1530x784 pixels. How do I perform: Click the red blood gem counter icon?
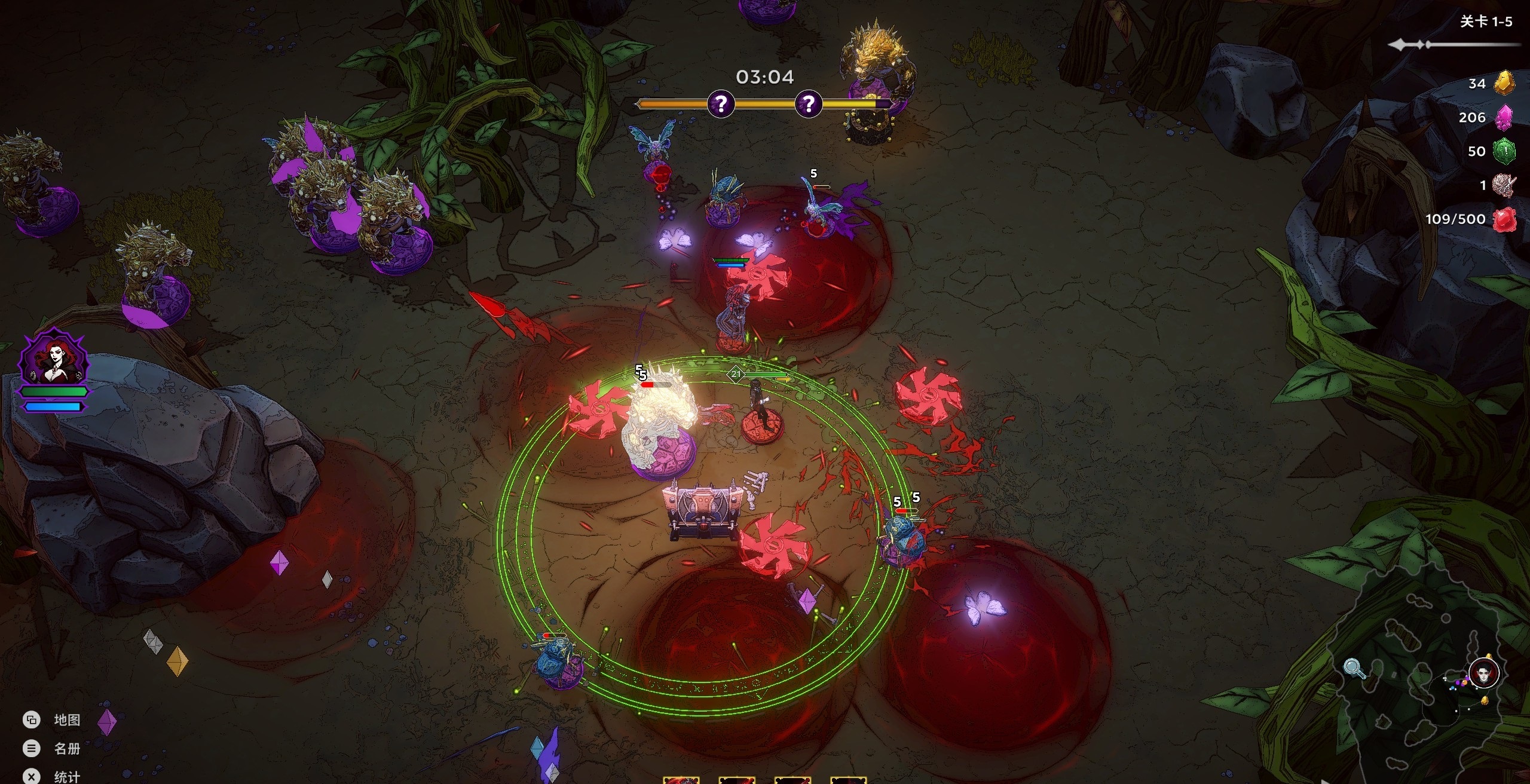[1505, 219]
